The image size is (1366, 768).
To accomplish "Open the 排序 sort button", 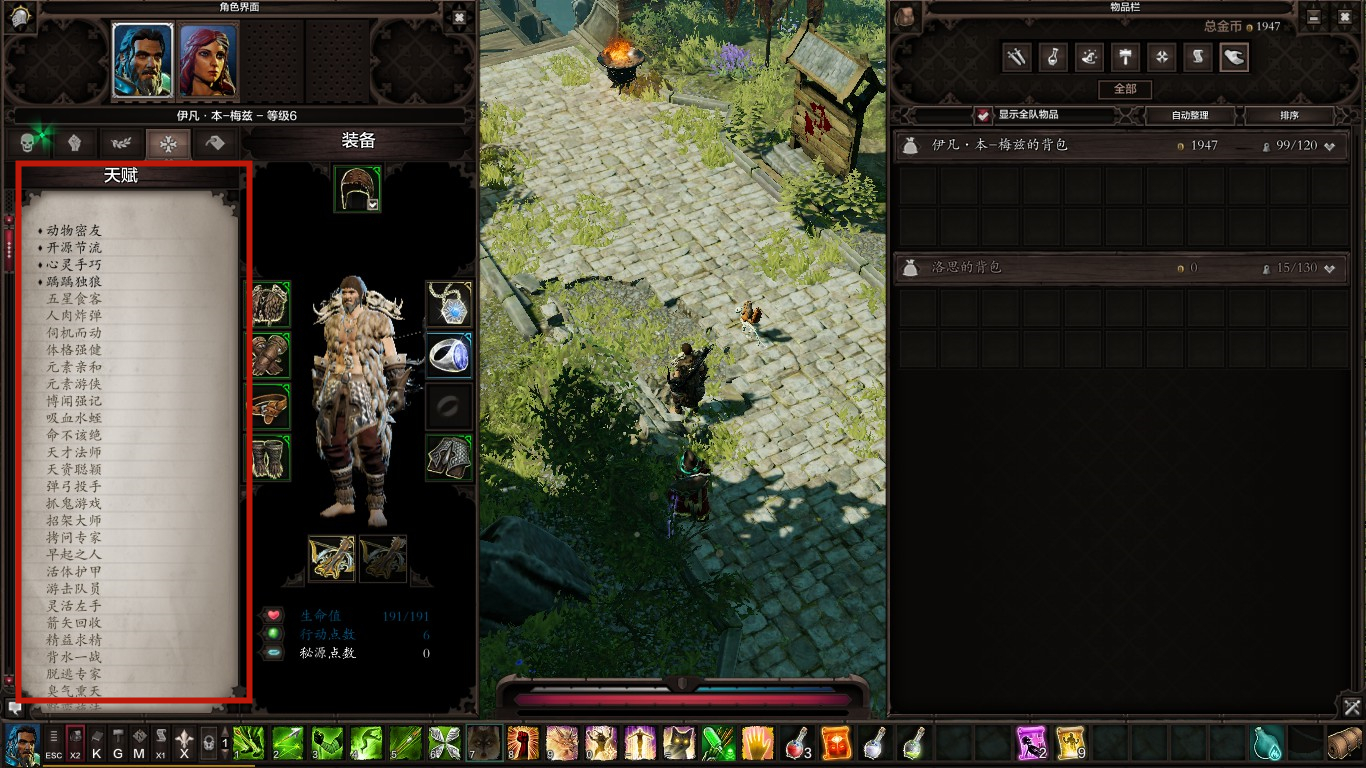I will [1289, 115].
